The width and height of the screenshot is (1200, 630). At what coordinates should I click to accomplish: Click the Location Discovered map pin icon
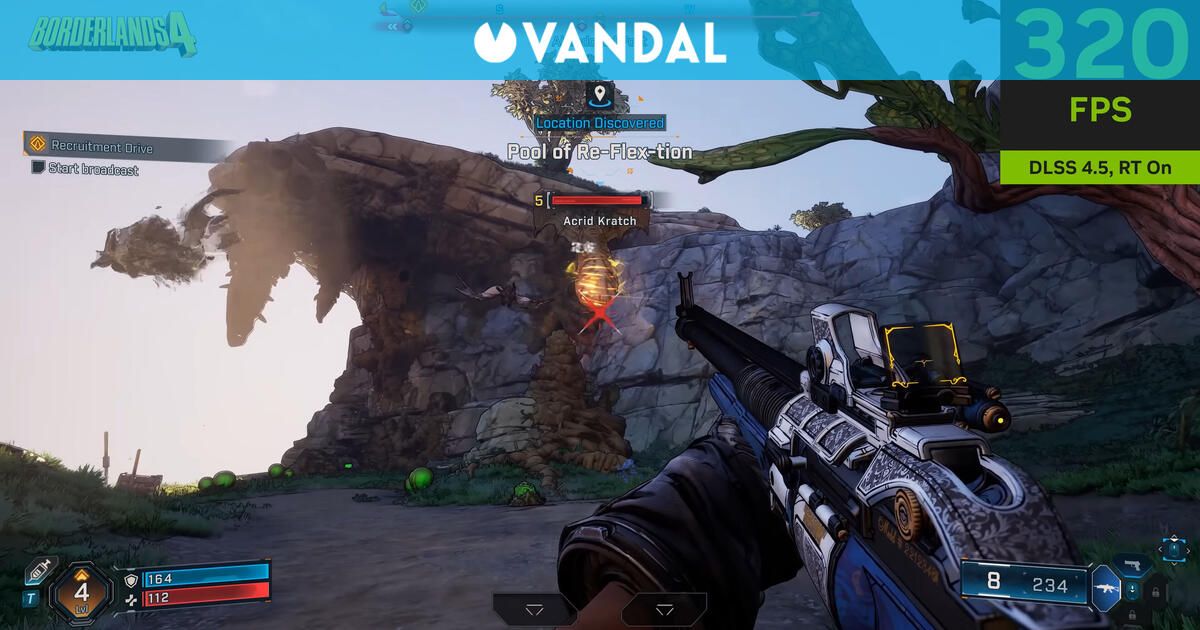[x=599, y=96]
